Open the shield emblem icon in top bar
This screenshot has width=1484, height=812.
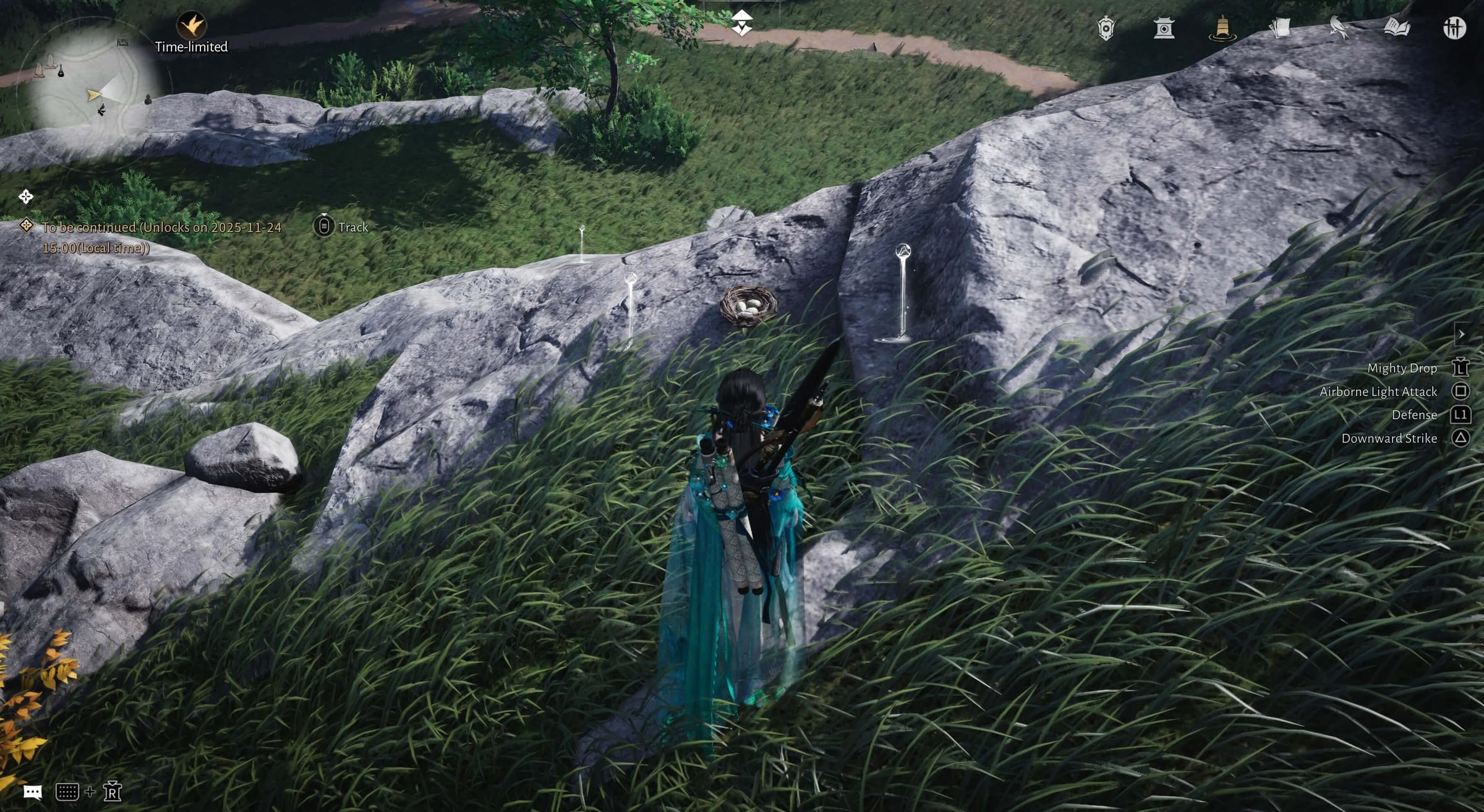point(1106,28)
